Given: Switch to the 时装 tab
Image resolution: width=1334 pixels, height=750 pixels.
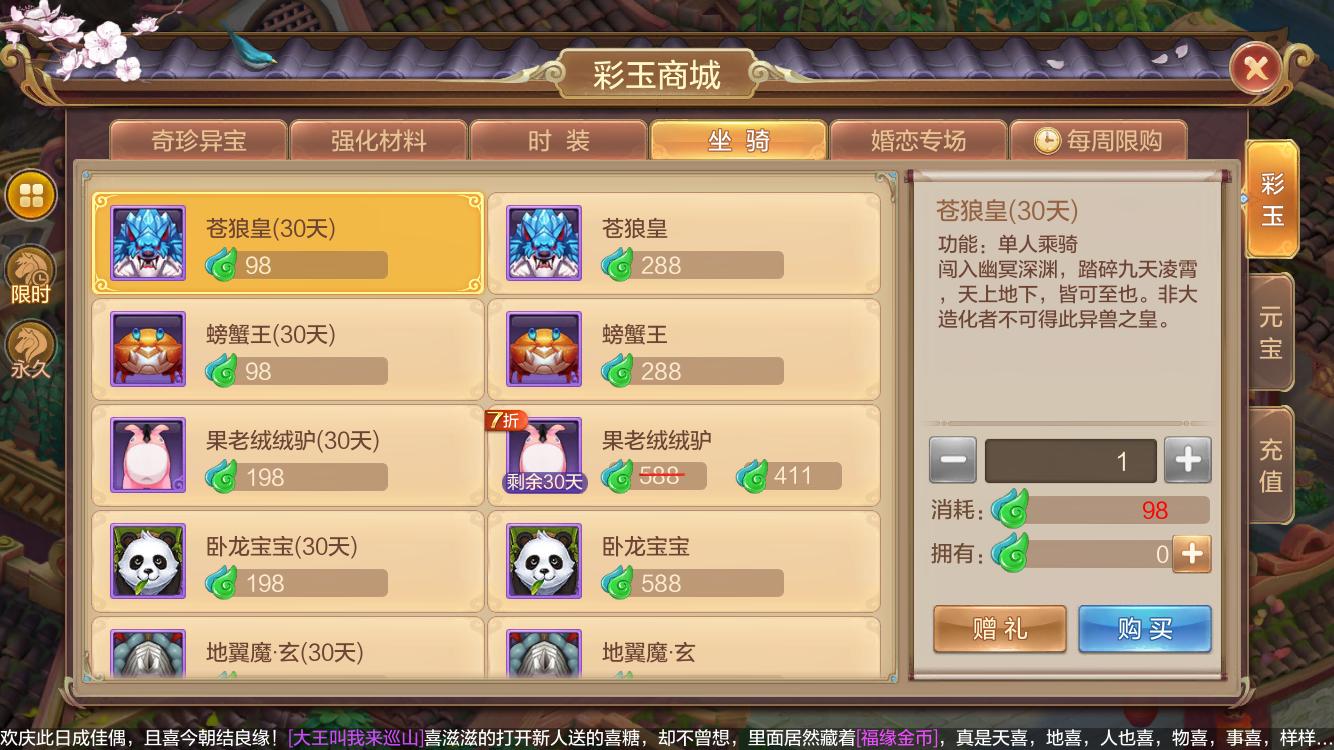Looking at the screenshot, I should (558, 141).
